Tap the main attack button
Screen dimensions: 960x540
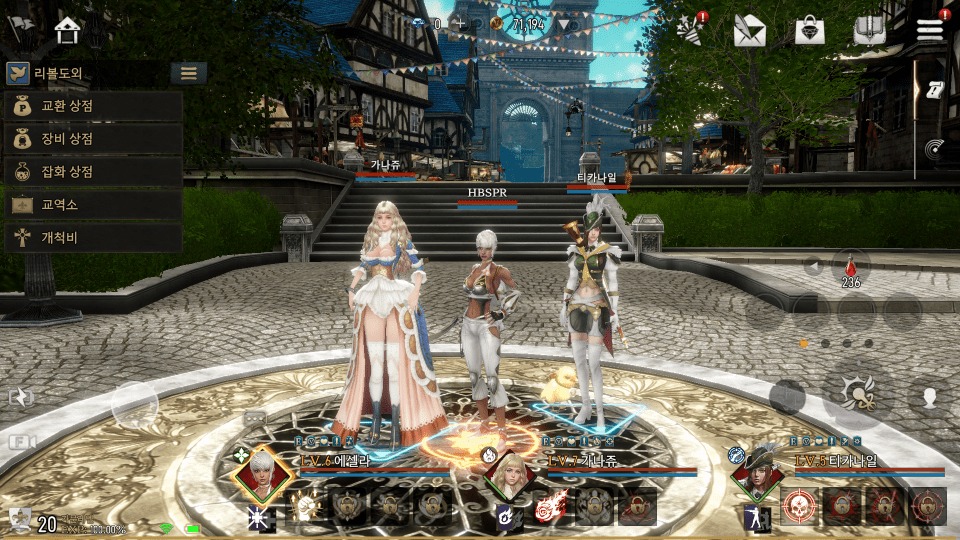pyautogui.click(x=857, y=395)
